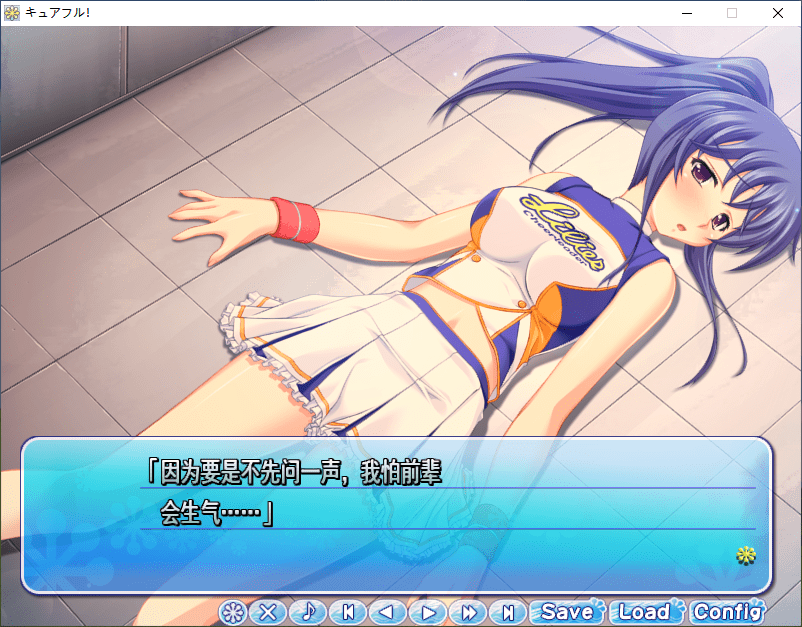
Task: Close the game window
Action: point(778,13)
